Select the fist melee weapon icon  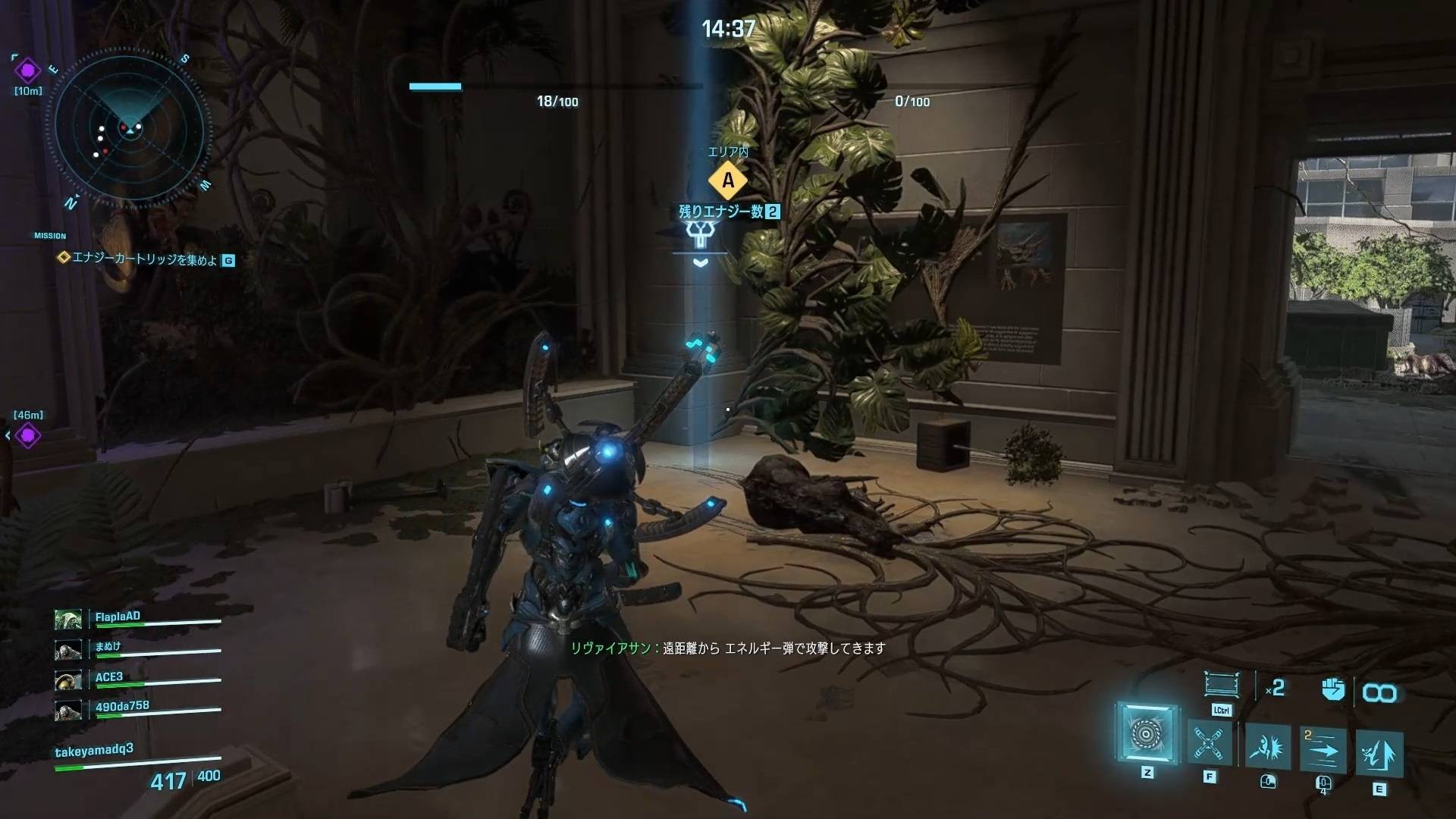(1332, 689)
